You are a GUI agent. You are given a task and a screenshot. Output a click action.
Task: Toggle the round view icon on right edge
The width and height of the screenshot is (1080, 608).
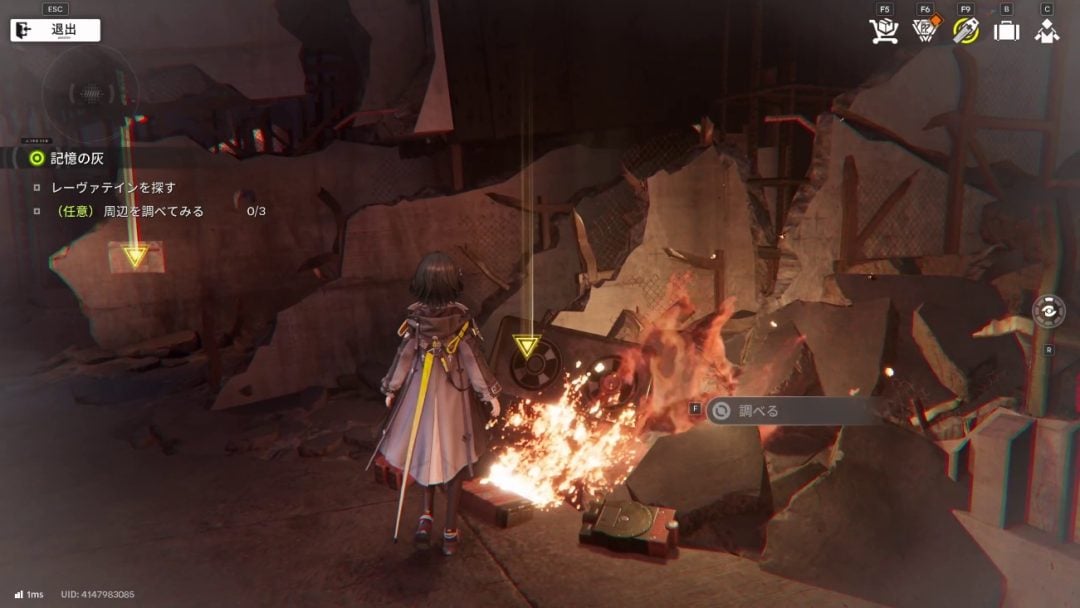point(1048,311)
